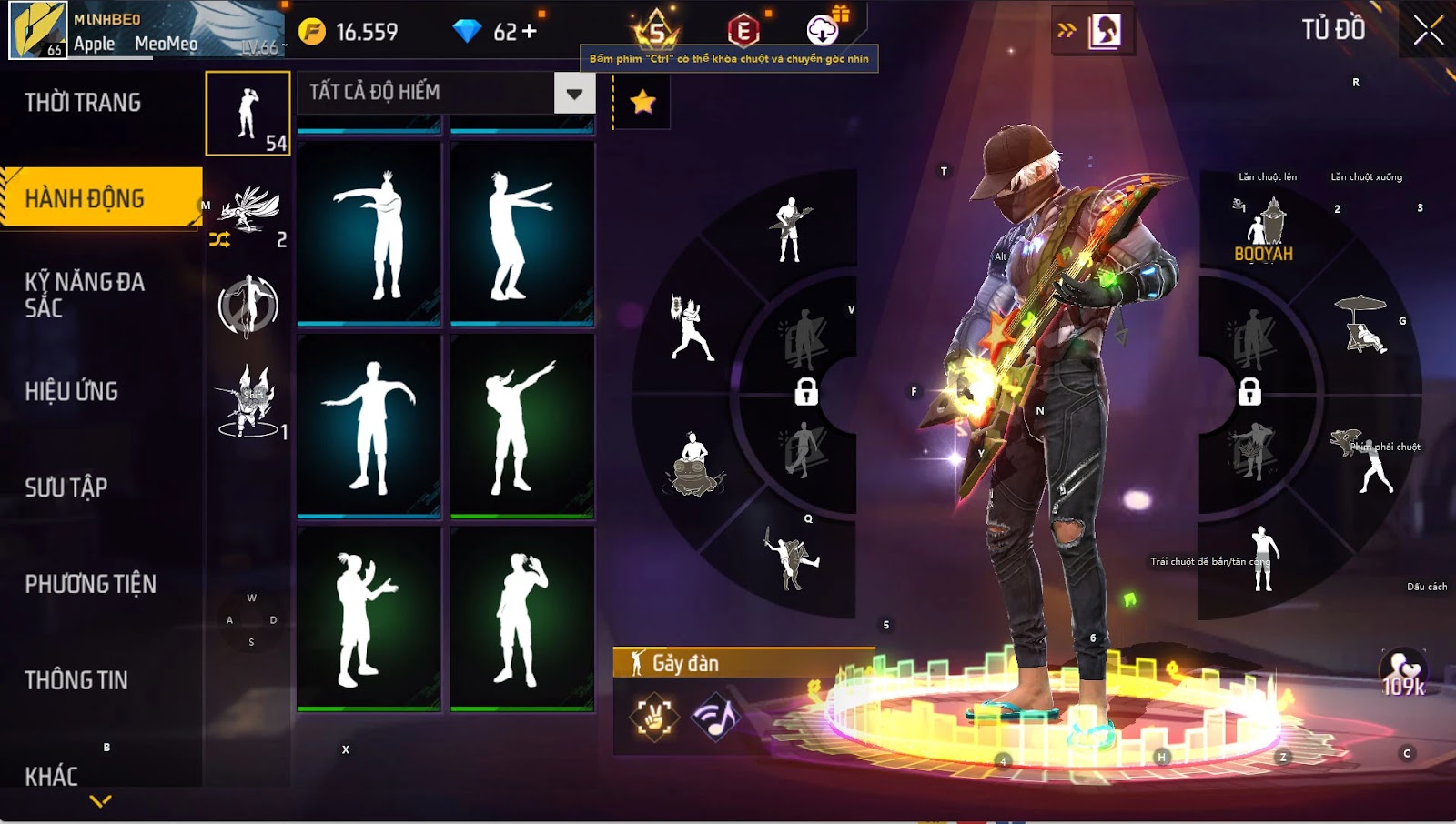Screen dimensions: 1456x824
Task: Switch to Kỹ Năng Đa Sắc
Action: (85, 295)
